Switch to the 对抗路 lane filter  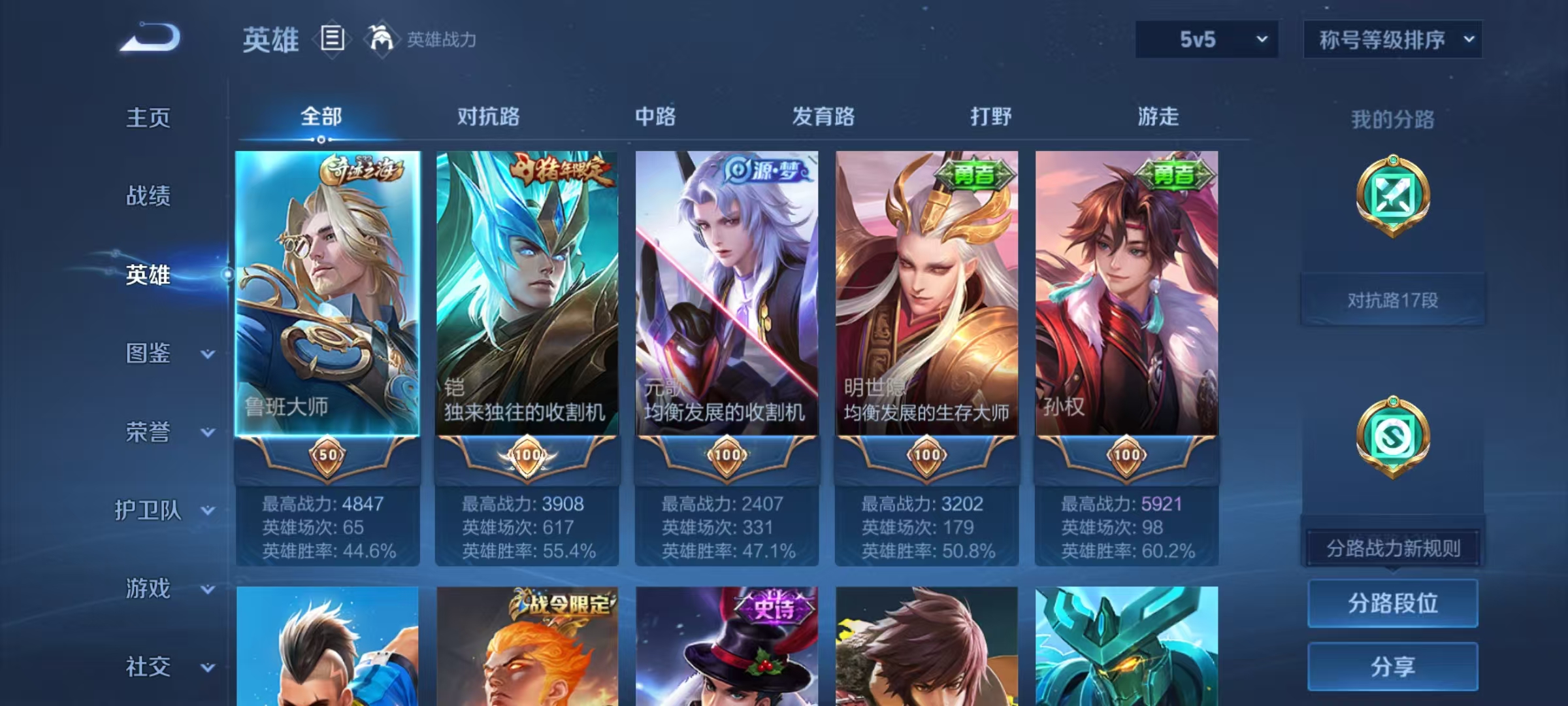[489, 118]
